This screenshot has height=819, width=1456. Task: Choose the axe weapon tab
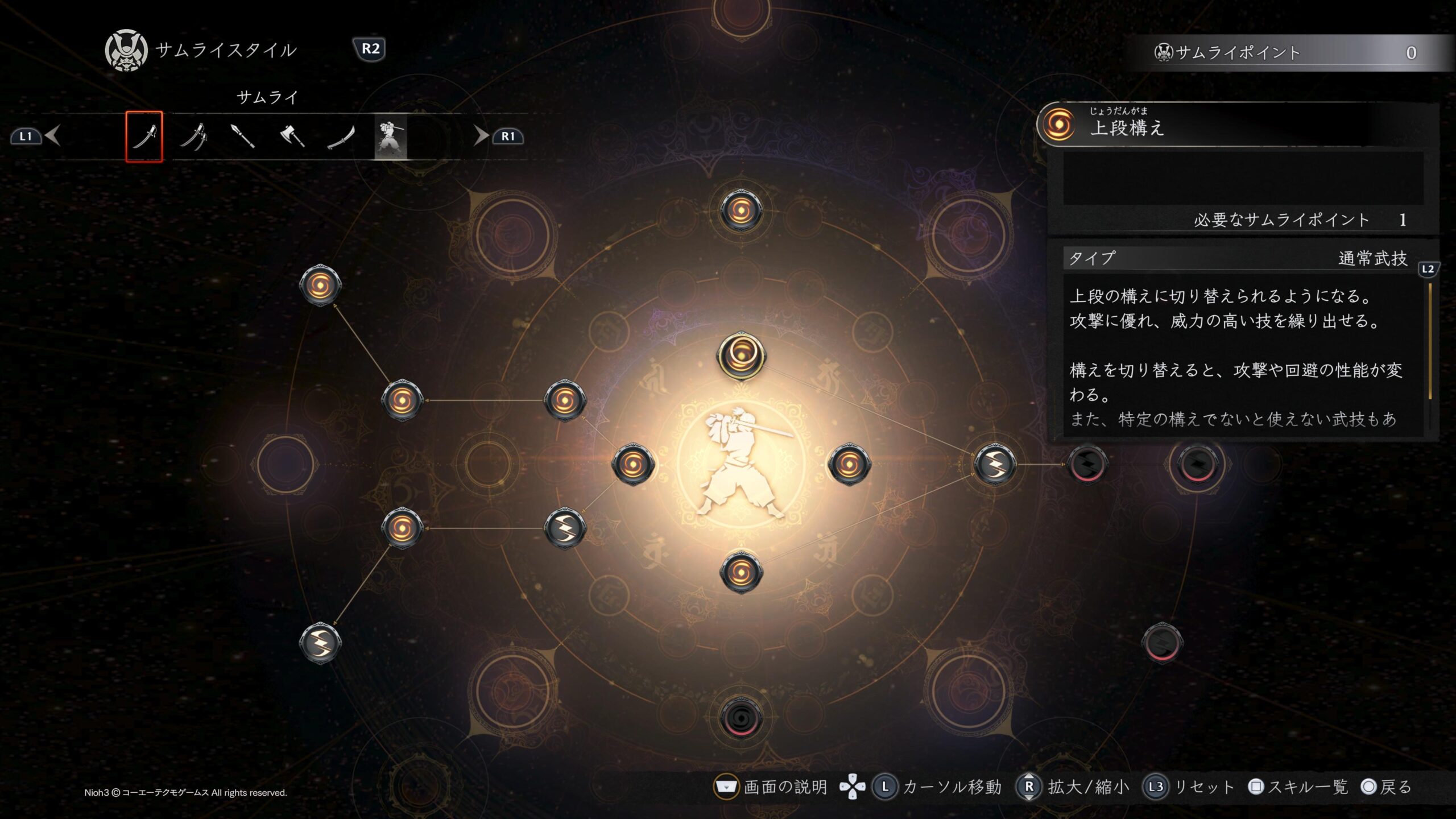tap(292, 136)
